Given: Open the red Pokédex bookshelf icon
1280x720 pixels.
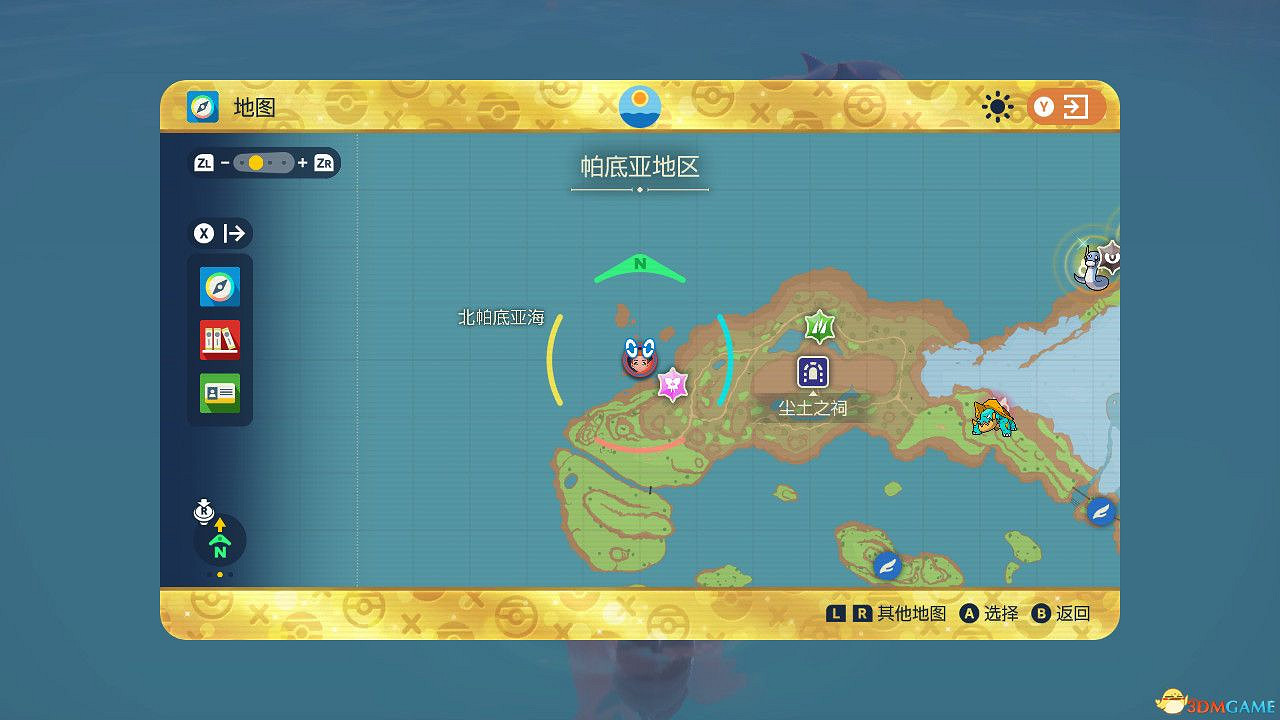Looking at the screenshot, I should 219,340.
